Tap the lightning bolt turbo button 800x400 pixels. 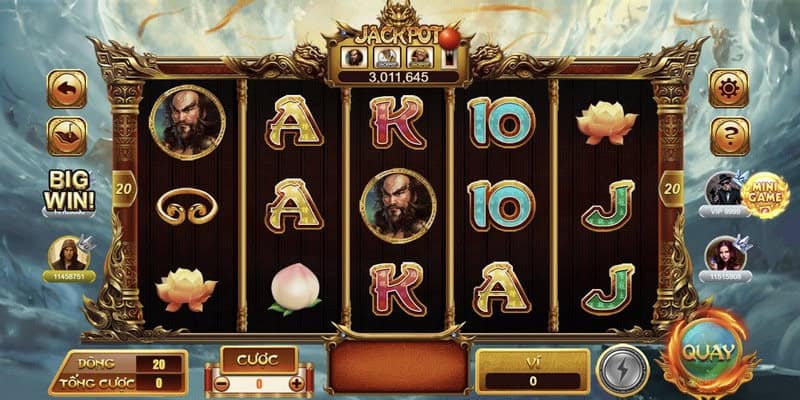coord(622,369)
